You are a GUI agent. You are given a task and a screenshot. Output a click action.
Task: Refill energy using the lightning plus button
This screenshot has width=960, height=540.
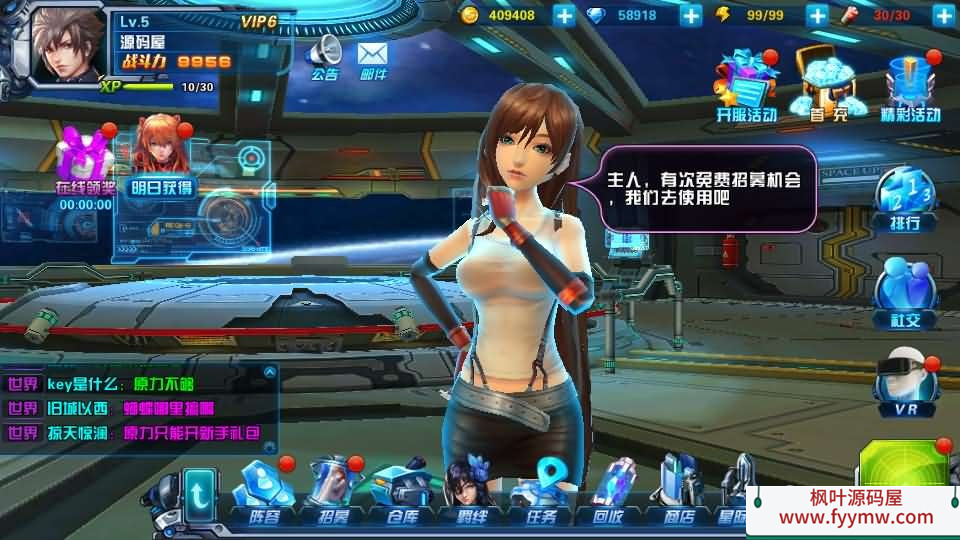click(817, 15)
